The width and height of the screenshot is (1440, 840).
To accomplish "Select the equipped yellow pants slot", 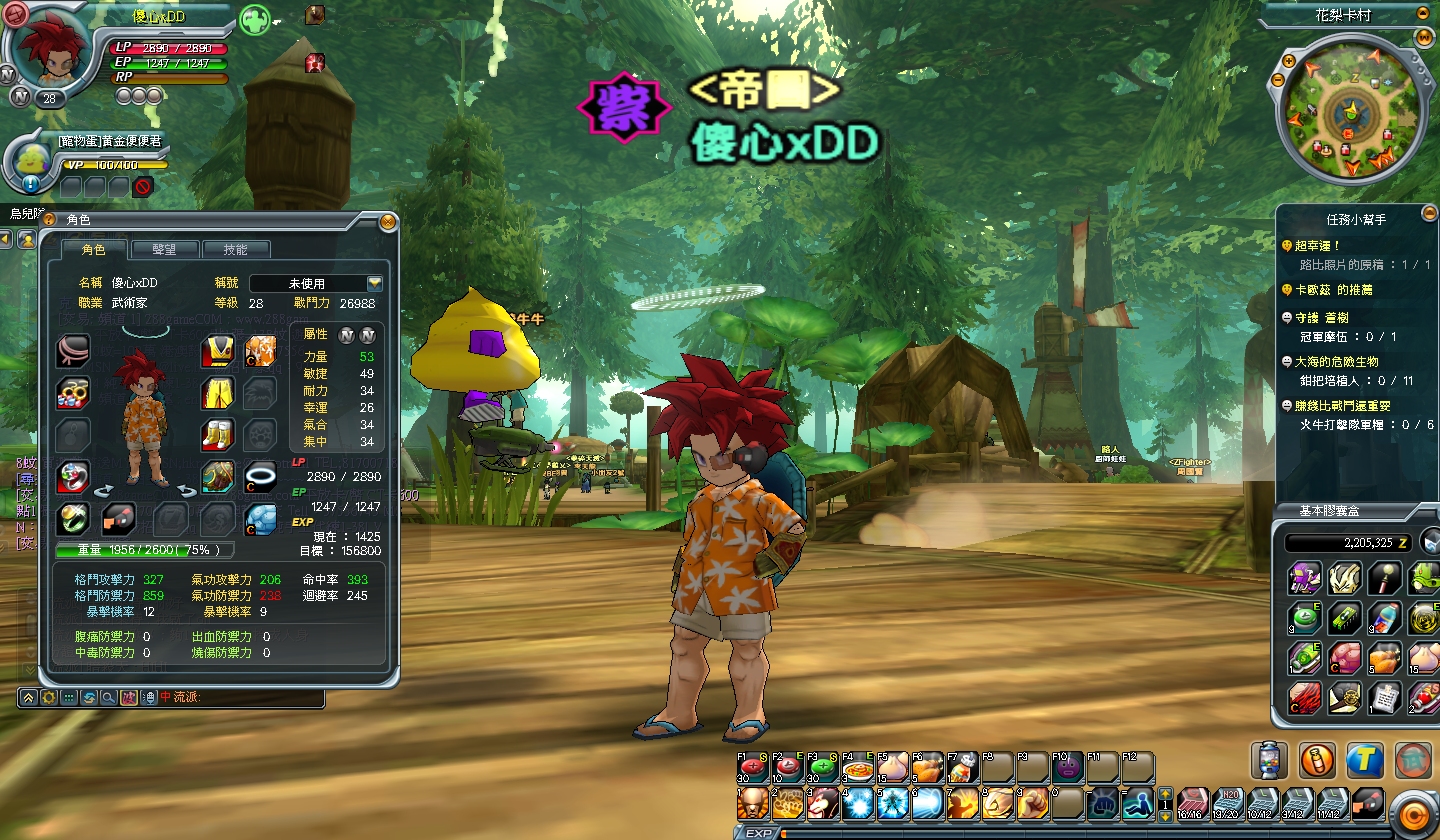I will [217, 393].
